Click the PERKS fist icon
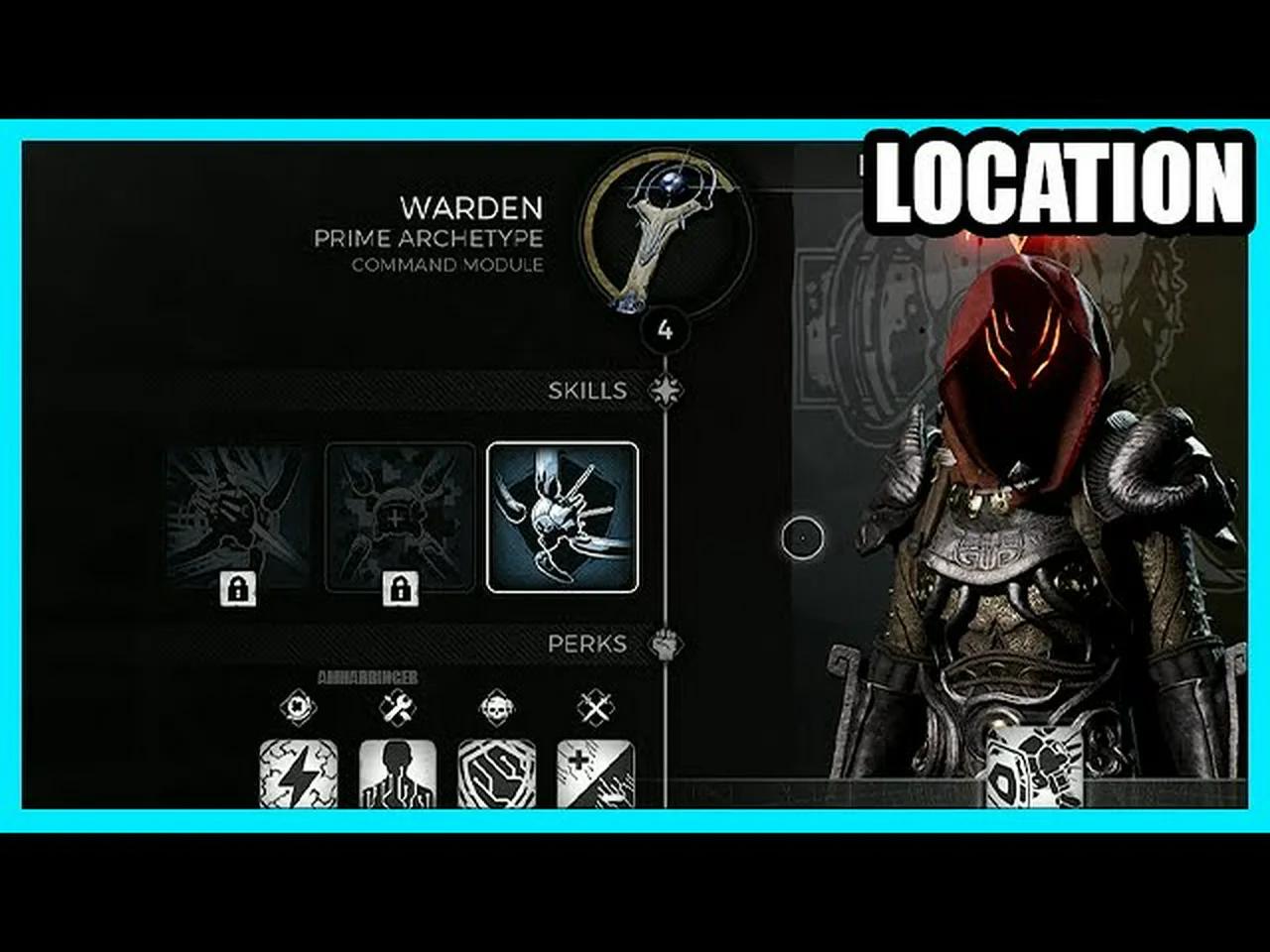 pyautogui.click(x=665, y=643)
